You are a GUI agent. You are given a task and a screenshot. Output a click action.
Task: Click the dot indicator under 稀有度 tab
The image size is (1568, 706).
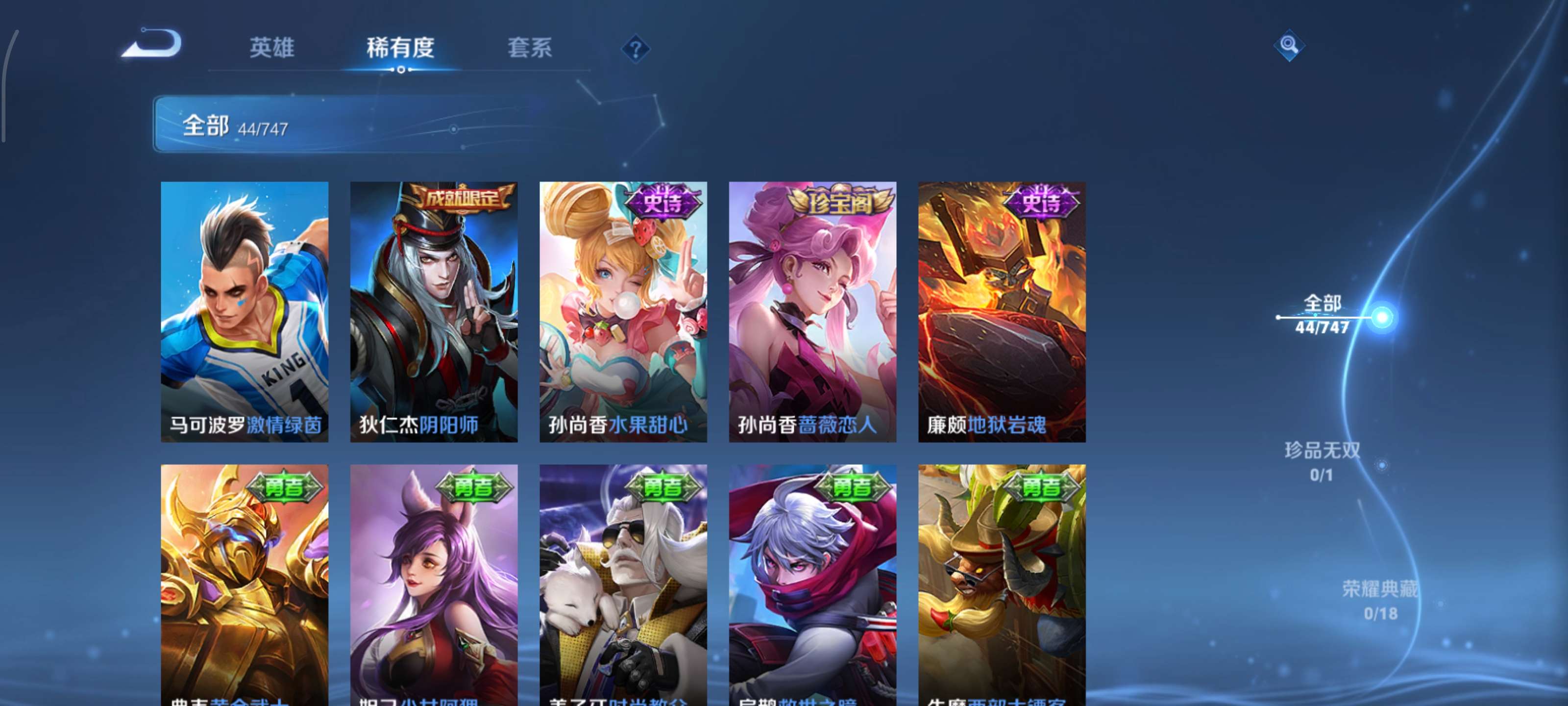pyautogui.click(x=401, y=70)
